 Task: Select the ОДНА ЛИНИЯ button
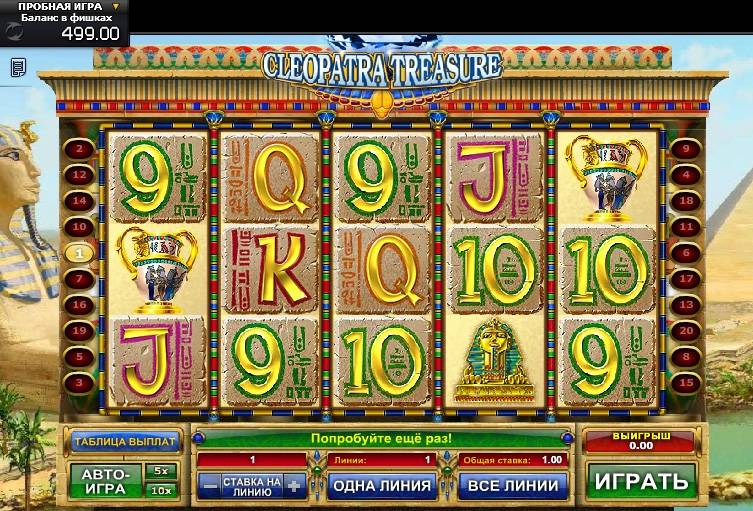tap(380, 486)
